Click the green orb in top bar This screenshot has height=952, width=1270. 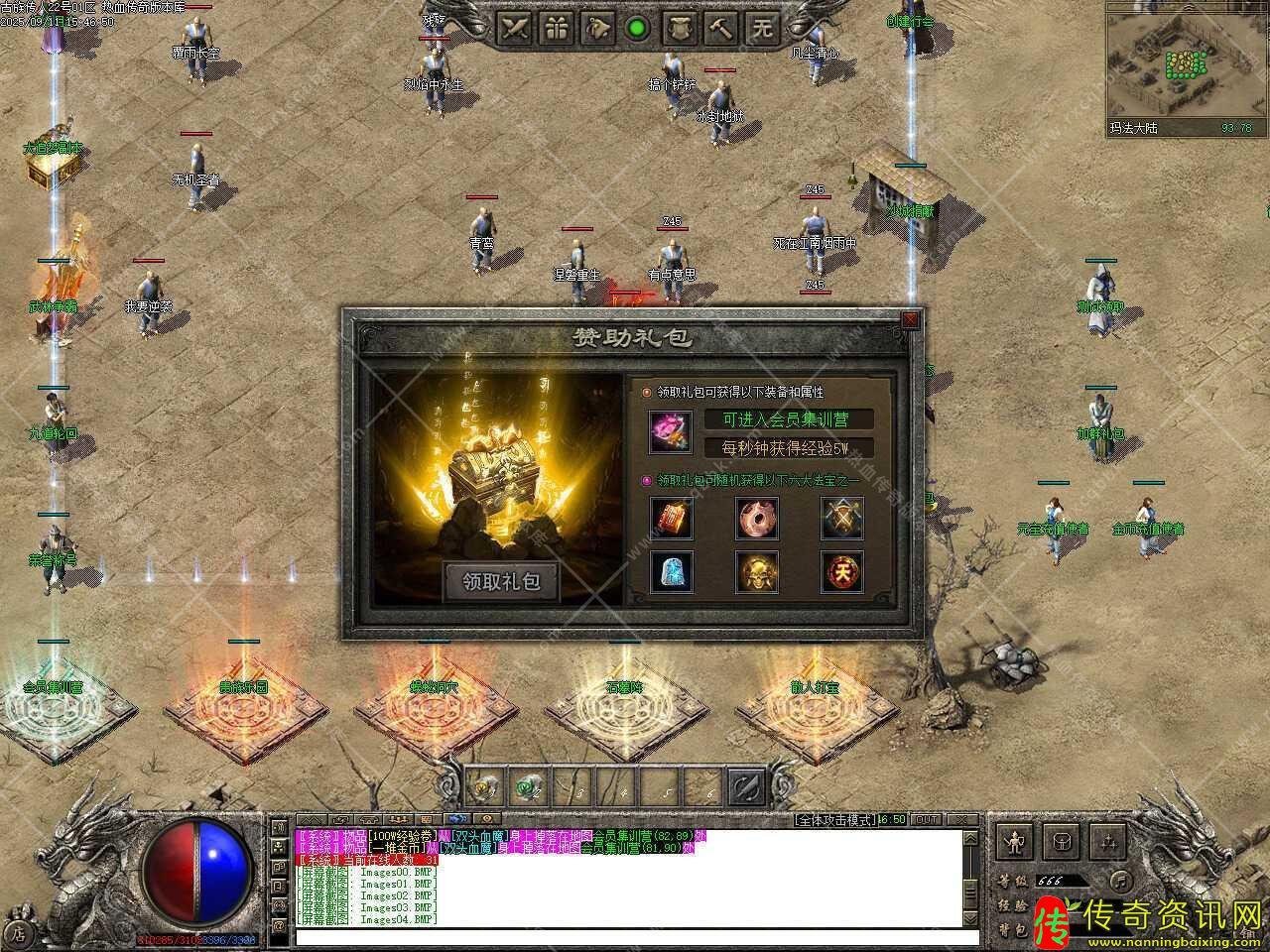pos(637,29)
